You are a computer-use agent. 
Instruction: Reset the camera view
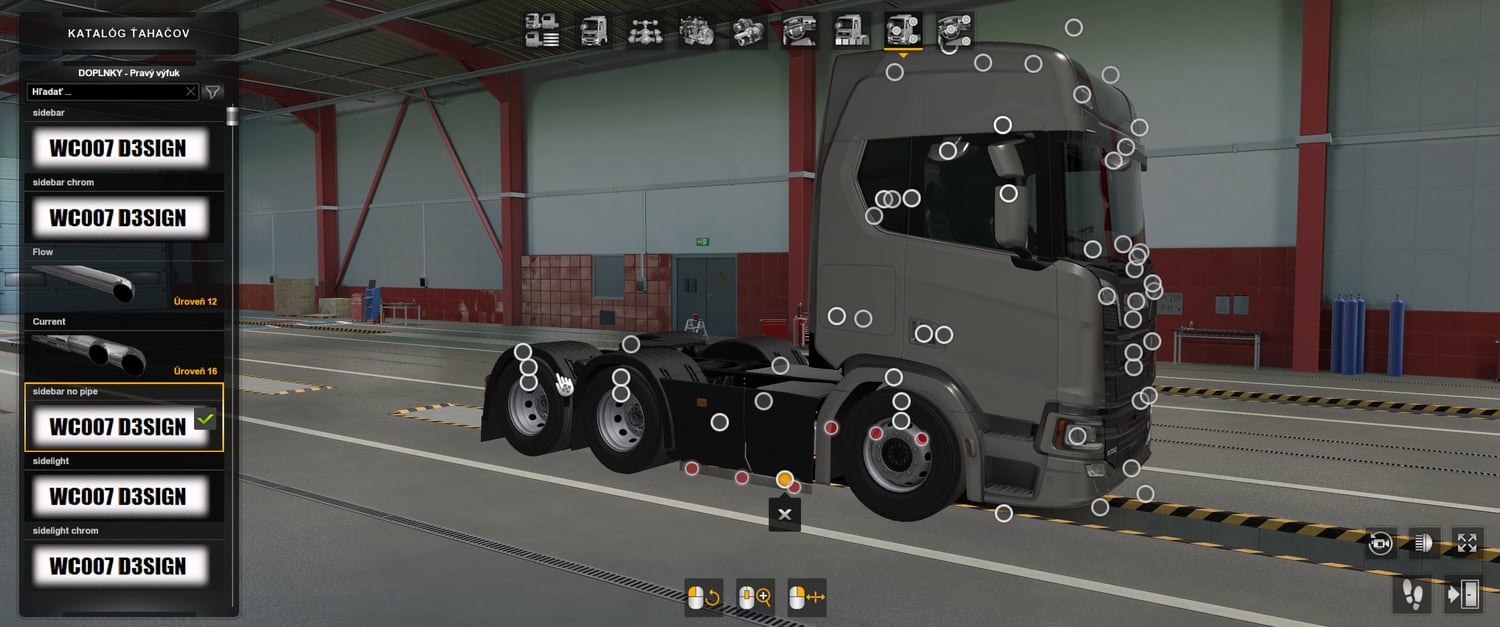coord(1381,543)
